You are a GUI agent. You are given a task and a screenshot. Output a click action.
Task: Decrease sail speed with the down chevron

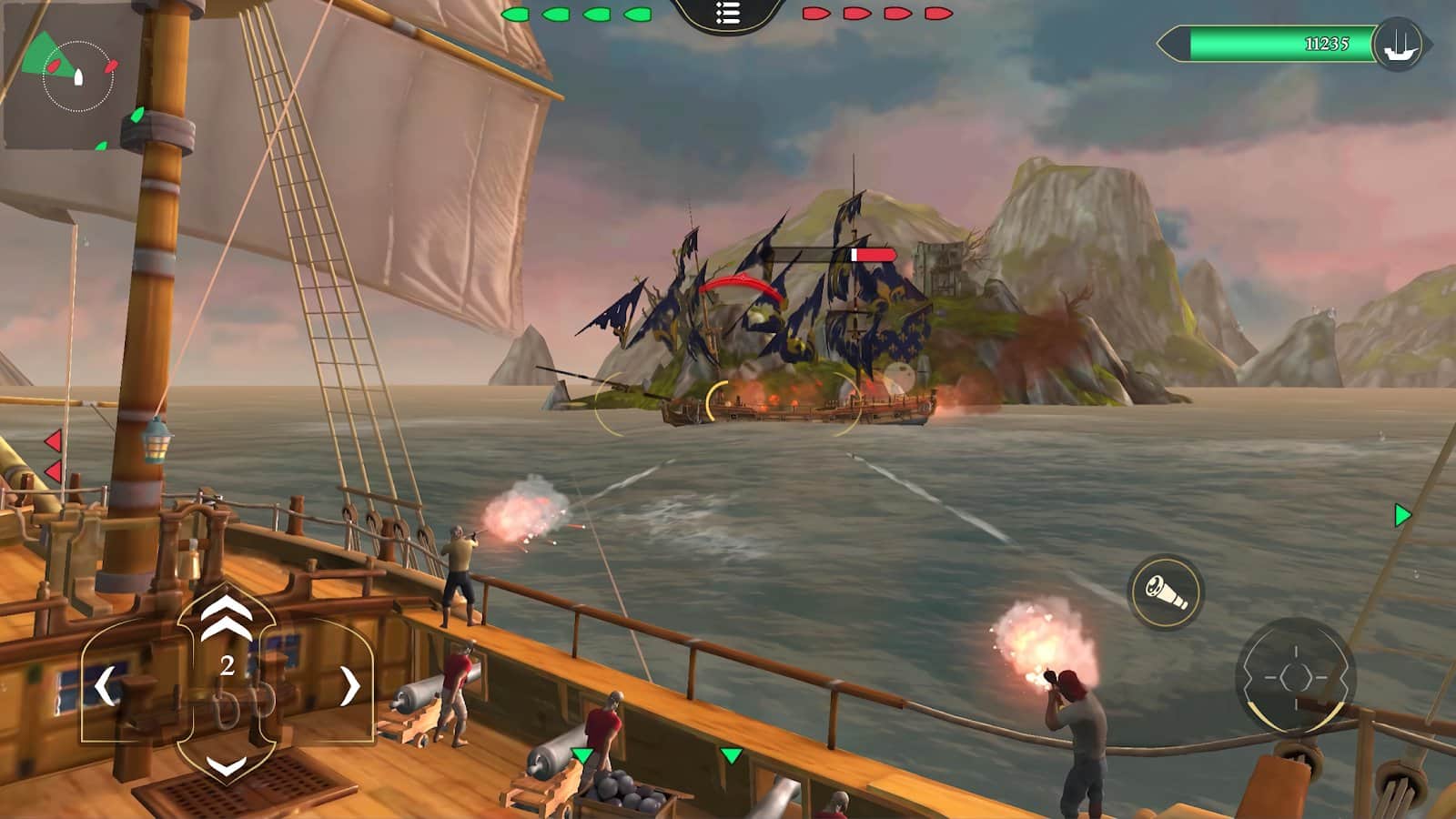coord(227,765)
